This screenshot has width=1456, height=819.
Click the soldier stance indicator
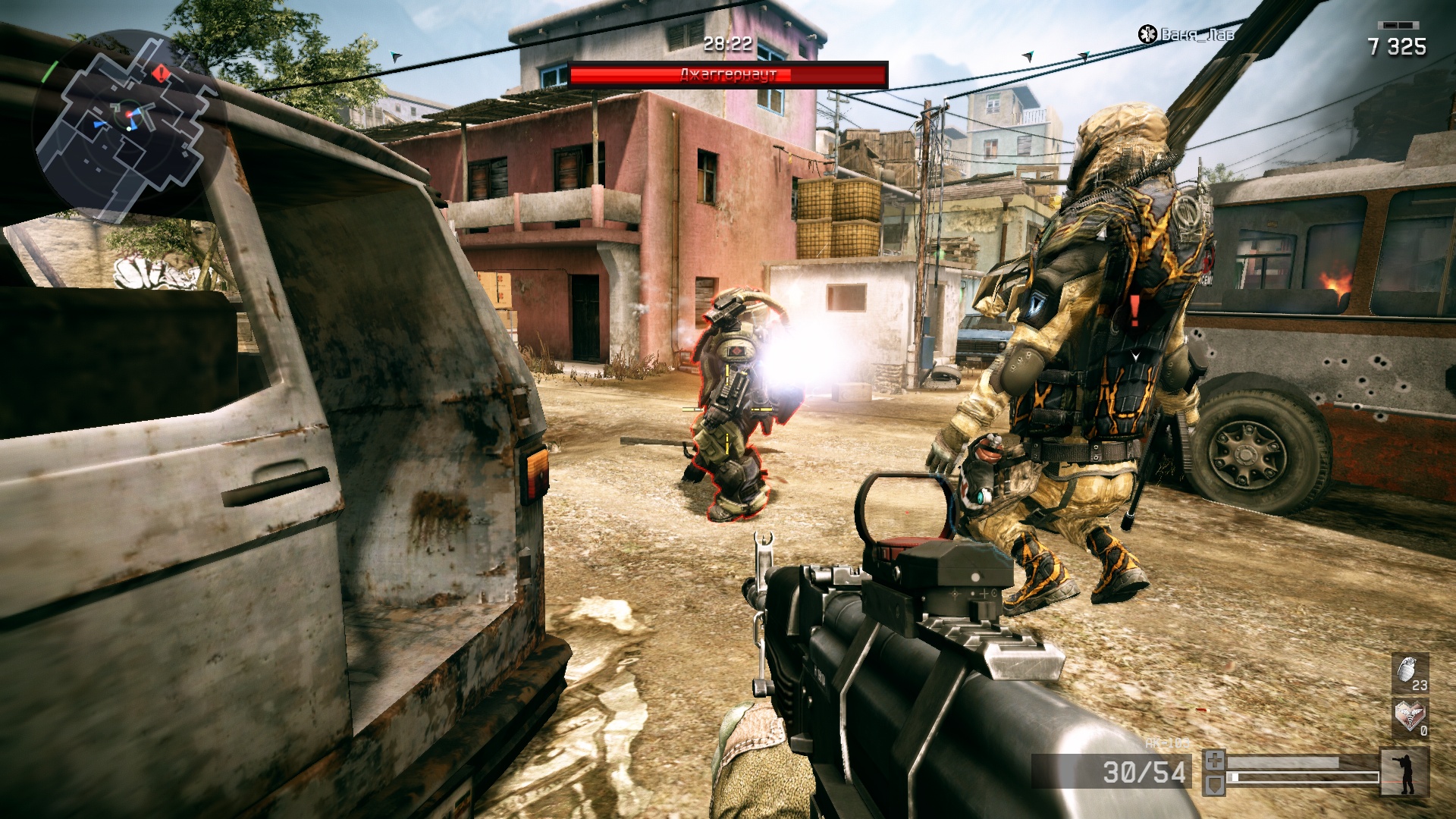coord(1404,773)
